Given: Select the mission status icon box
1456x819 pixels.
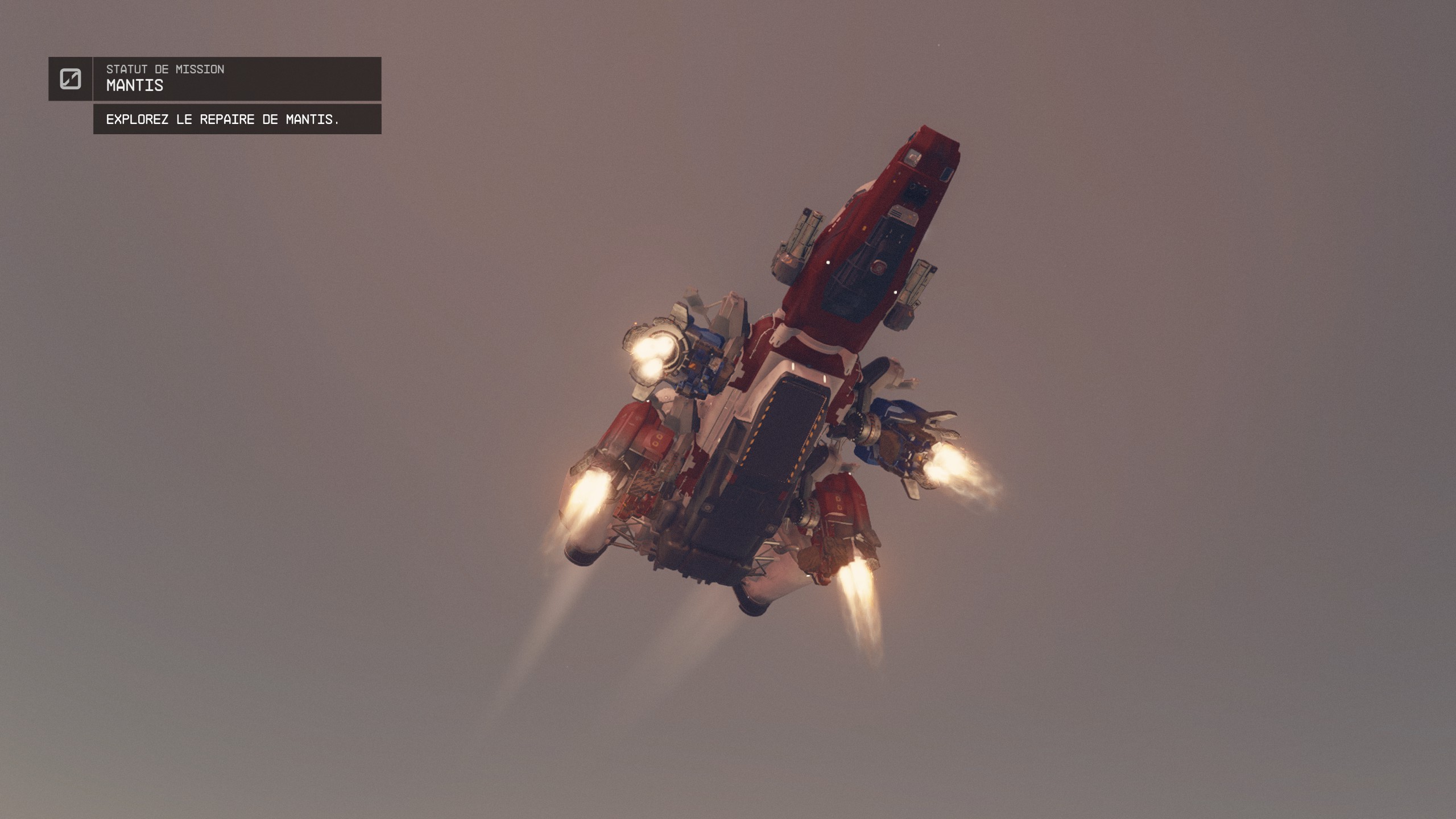Looking at the screenshot, I should [x=71, y=78].
